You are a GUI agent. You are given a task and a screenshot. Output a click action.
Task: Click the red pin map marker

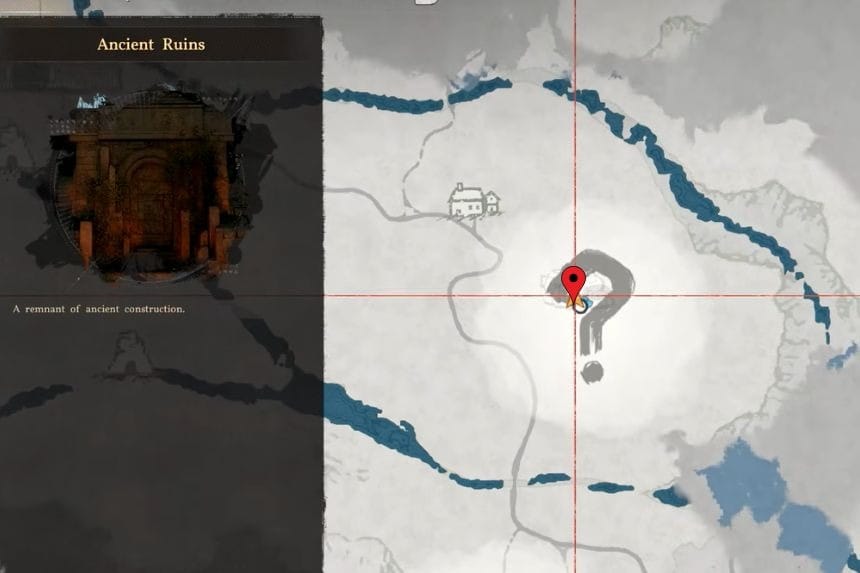573,282
